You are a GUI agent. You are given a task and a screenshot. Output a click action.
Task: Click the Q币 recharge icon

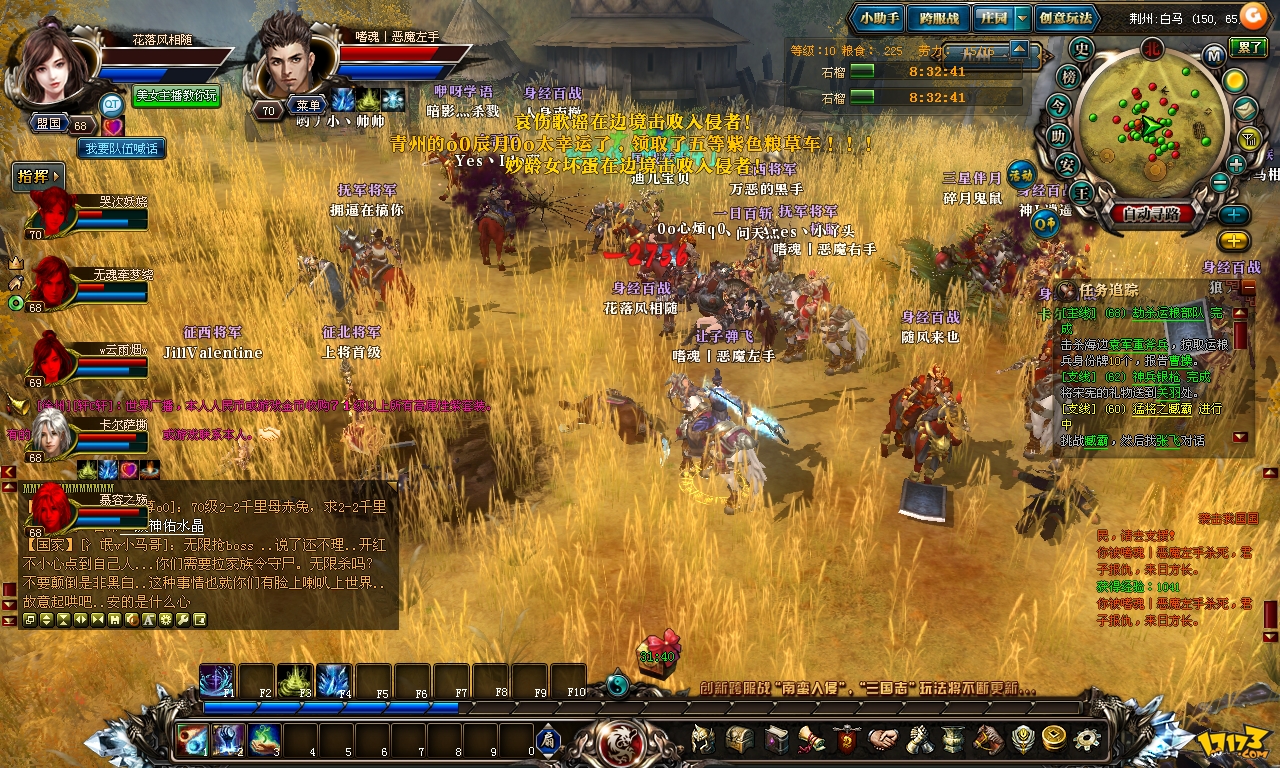[1046, 224]
